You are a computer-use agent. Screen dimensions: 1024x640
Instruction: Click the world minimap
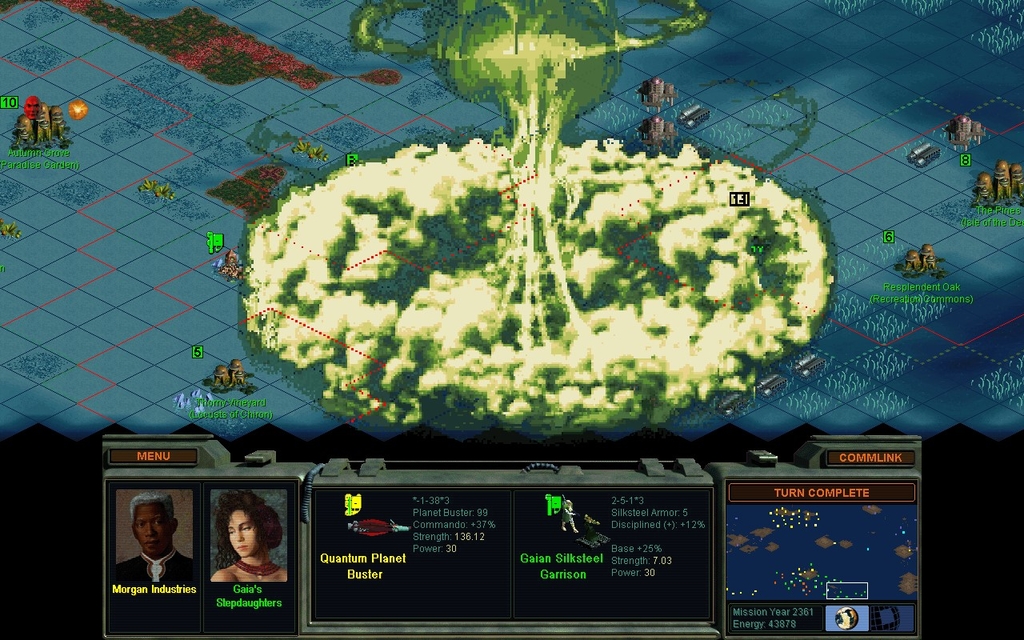821,552
